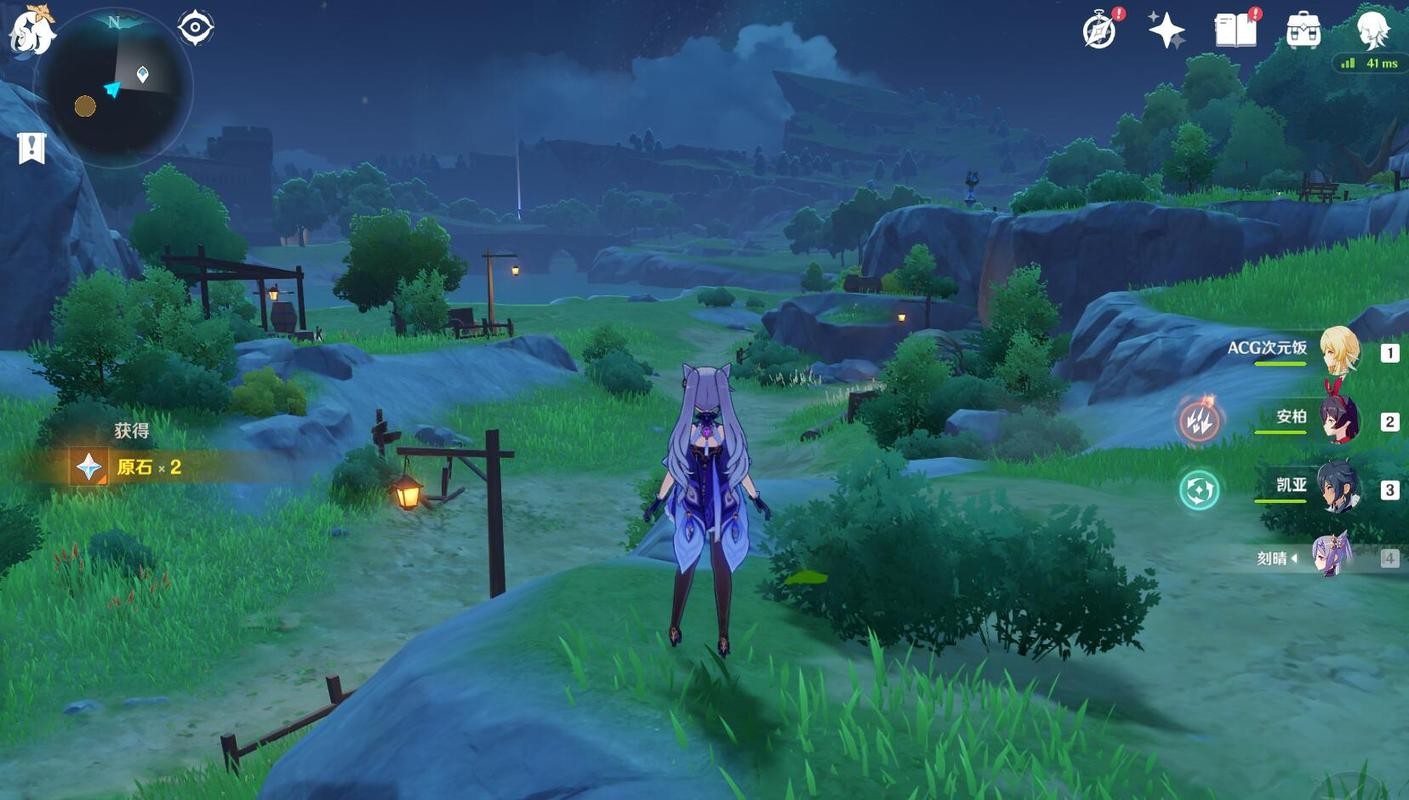Click the teal glowing elemental burst icon
The image size is (1409, 800).
[1199, 490]
